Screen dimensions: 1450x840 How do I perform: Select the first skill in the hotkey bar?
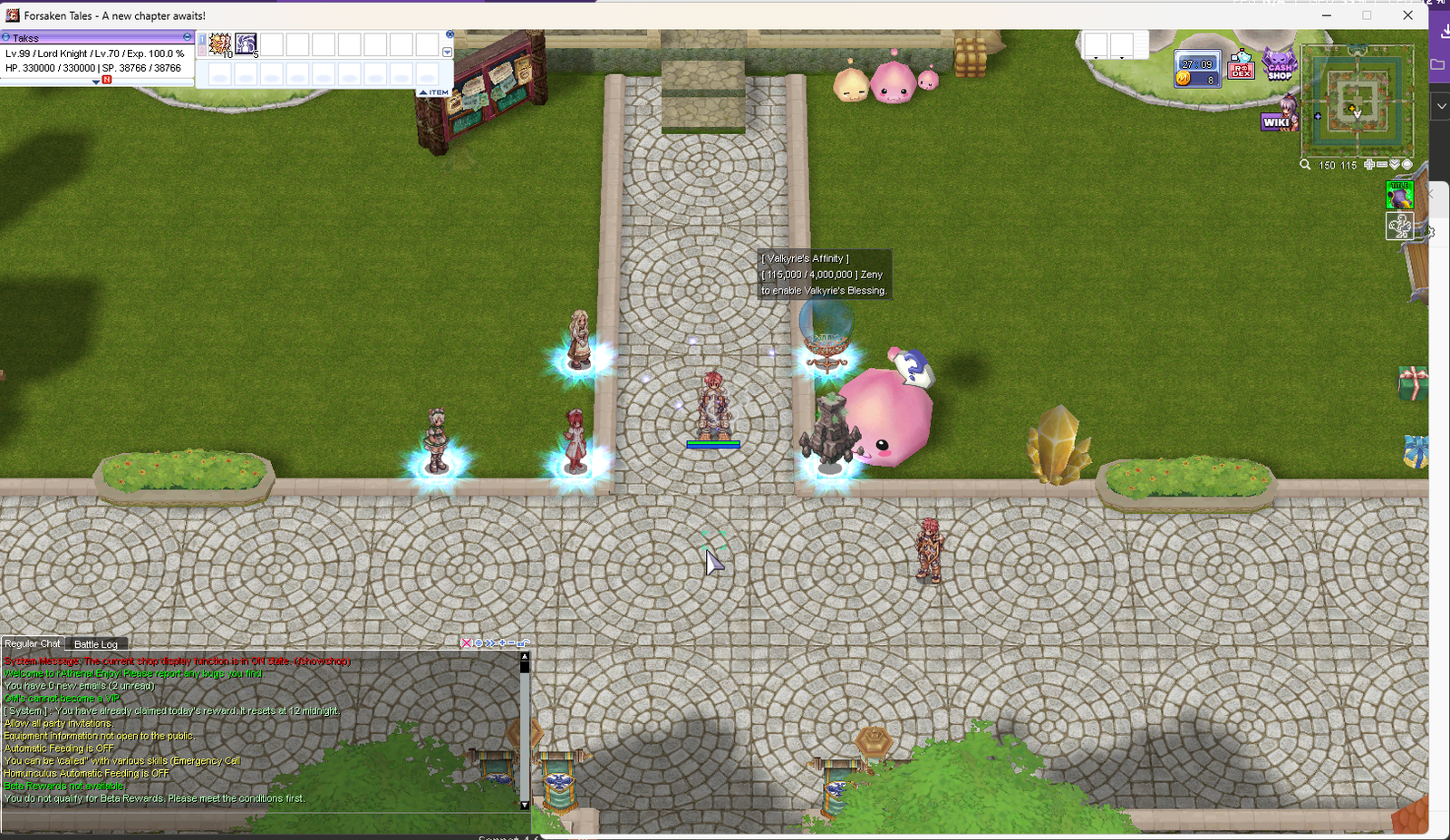[218, 44]
